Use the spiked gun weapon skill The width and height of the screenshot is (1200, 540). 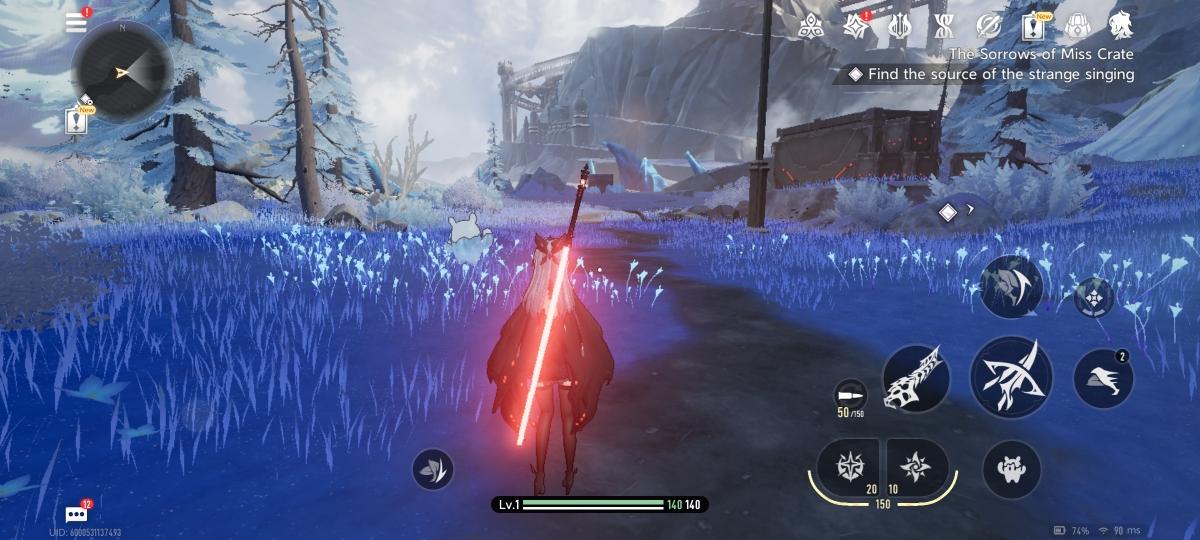[916, 378]
